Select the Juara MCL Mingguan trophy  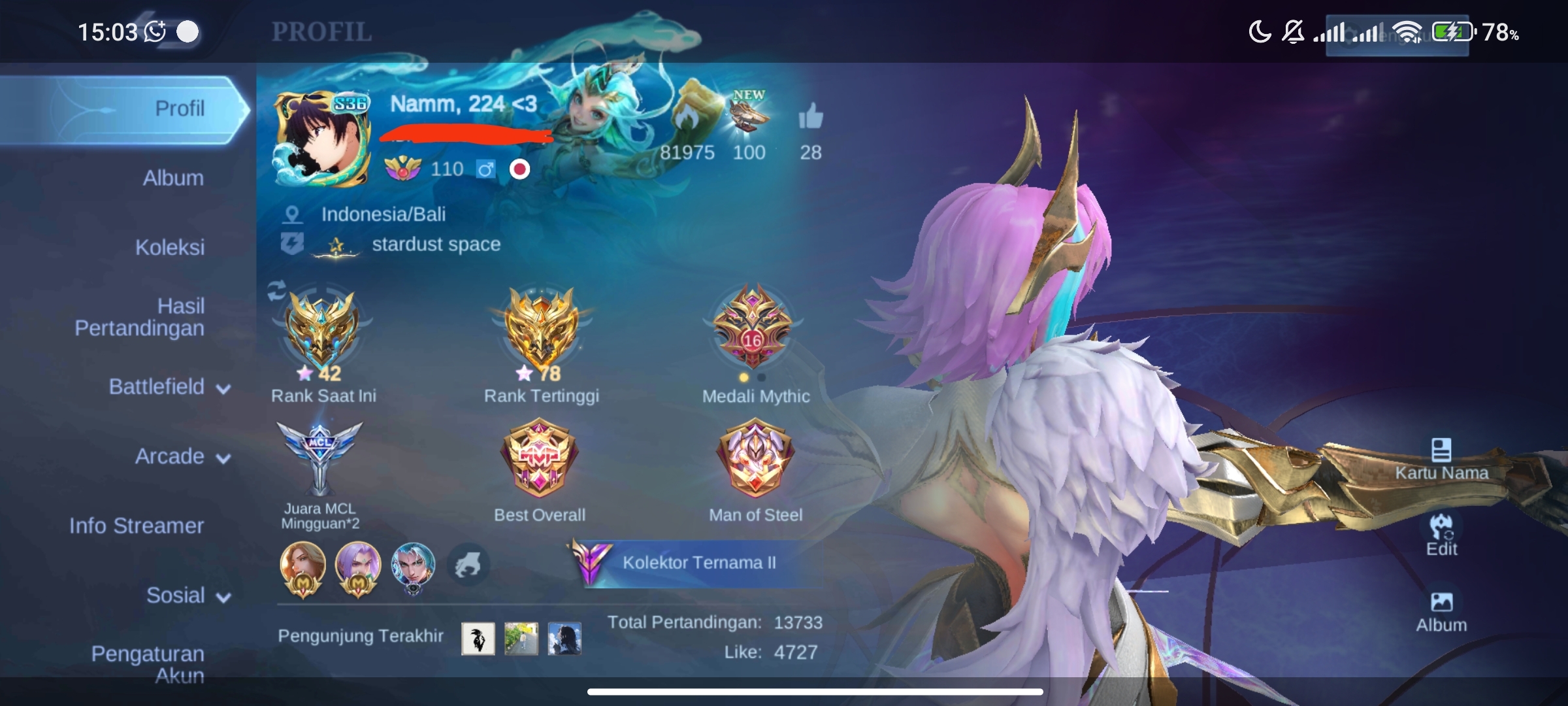click(x=319, y=458)
